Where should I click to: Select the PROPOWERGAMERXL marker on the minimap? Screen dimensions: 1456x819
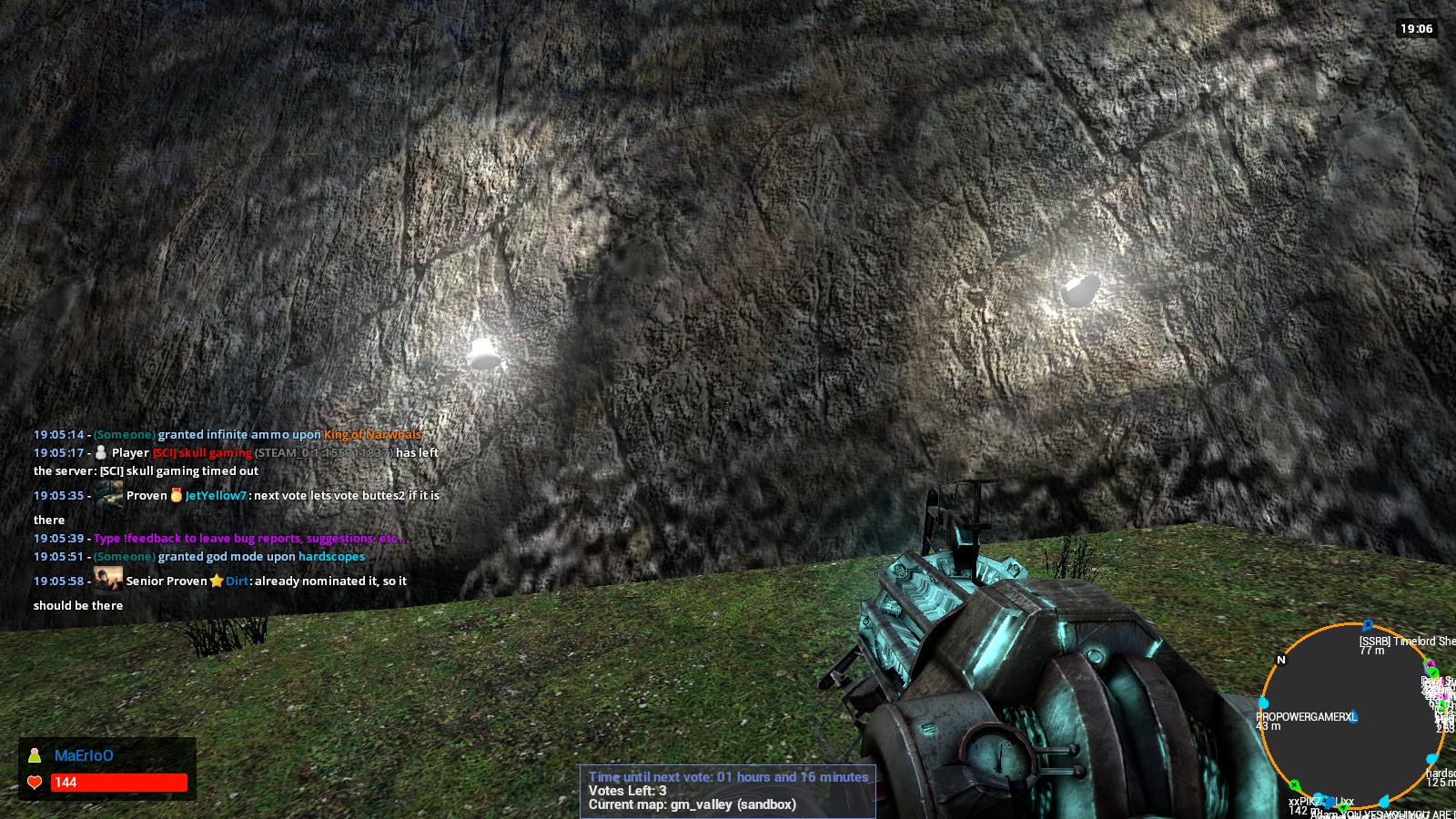1263,701
